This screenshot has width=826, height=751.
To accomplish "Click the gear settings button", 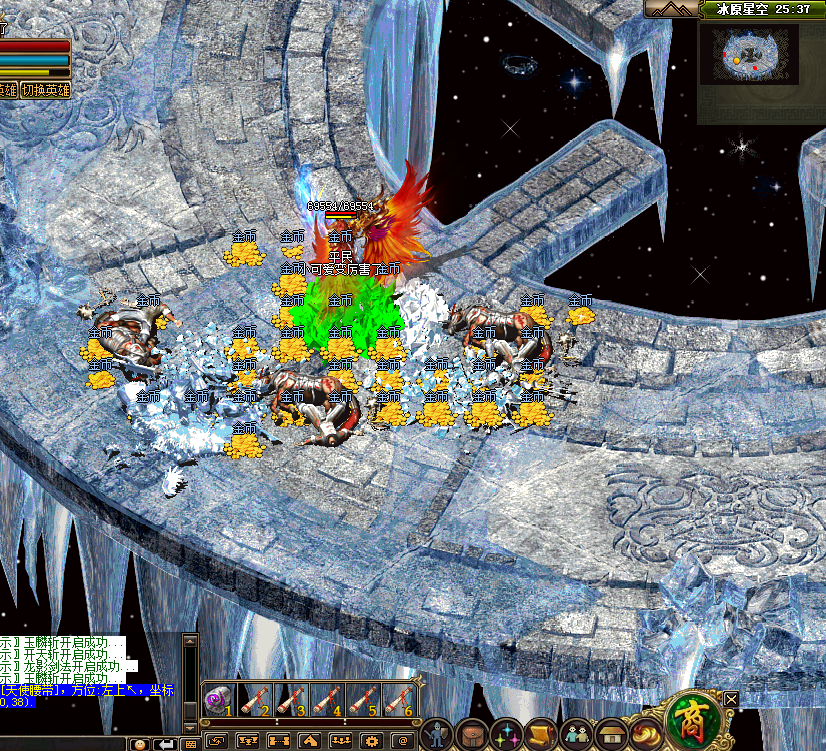I will pyautogui.click(x=370, y=741).
